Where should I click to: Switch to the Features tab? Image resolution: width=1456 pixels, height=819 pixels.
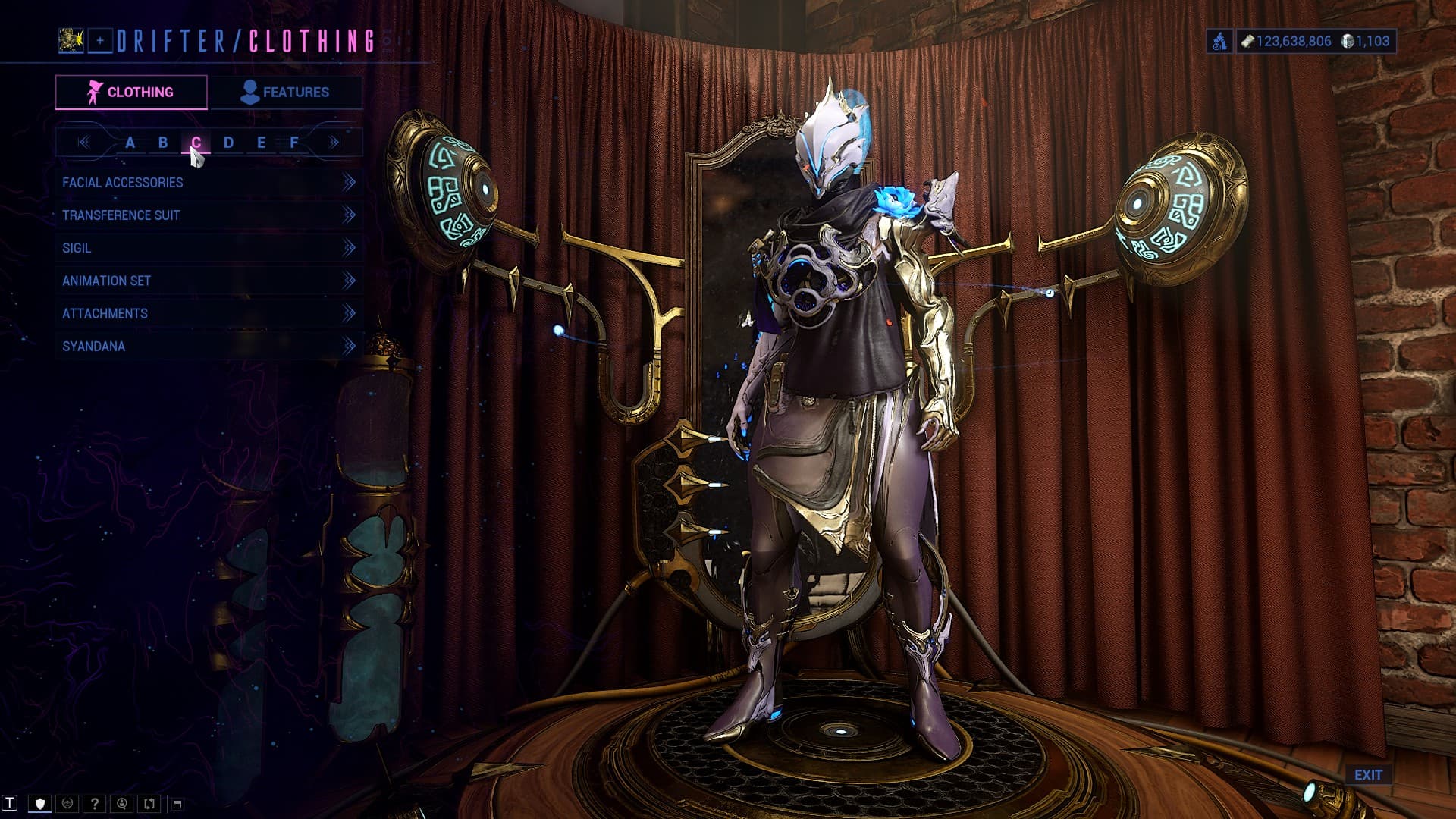point(285,93)
